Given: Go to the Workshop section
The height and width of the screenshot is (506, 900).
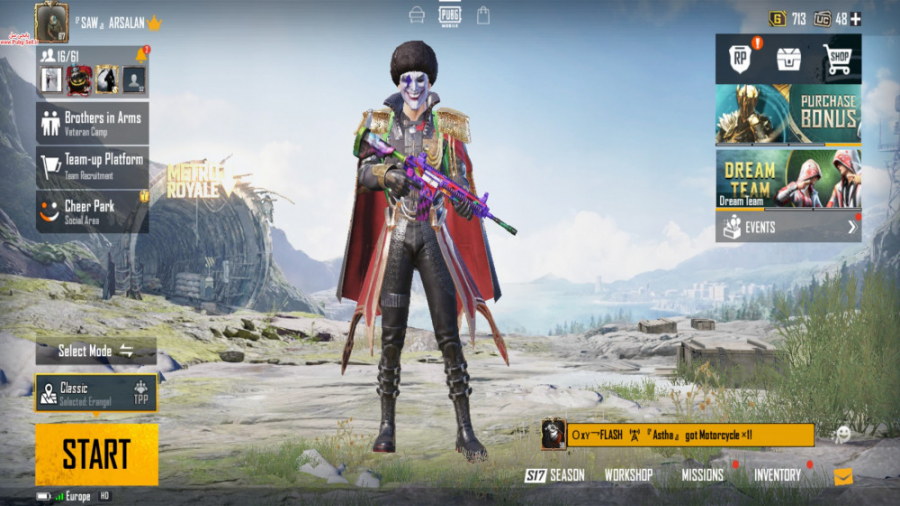Looking at the screenshot, I should (x=628, y=475).
